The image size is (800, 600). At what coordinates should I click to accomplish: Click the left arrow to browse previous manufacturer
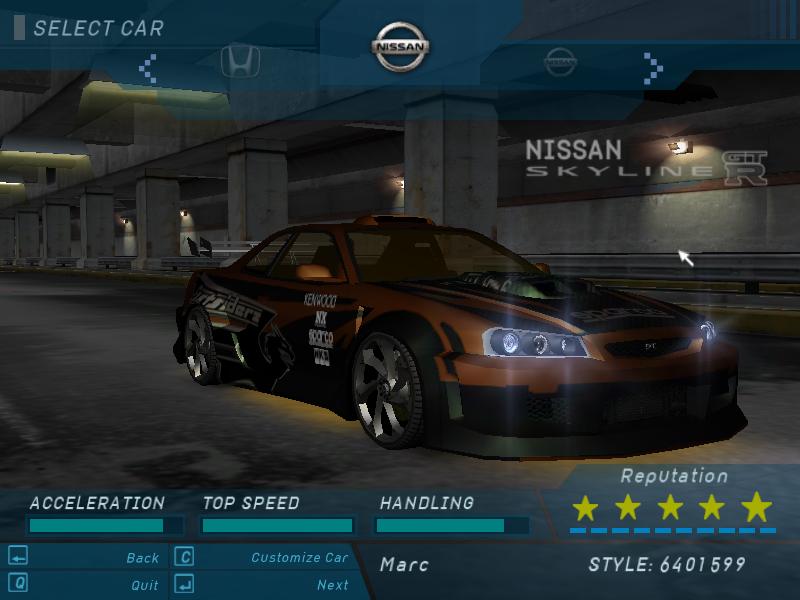point(148,68)
